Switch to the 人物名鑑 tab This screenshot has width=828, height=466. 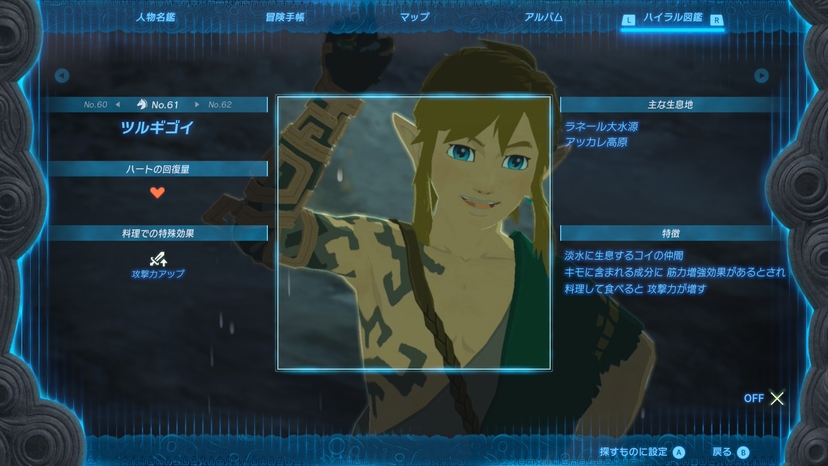click(x=156, y=17)
